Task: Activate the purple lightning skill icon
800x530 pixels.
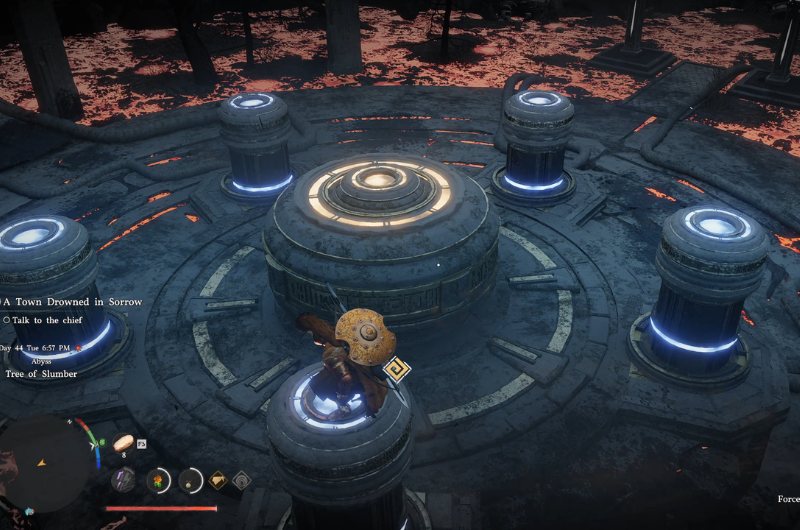Action: (x=123, y=480)
